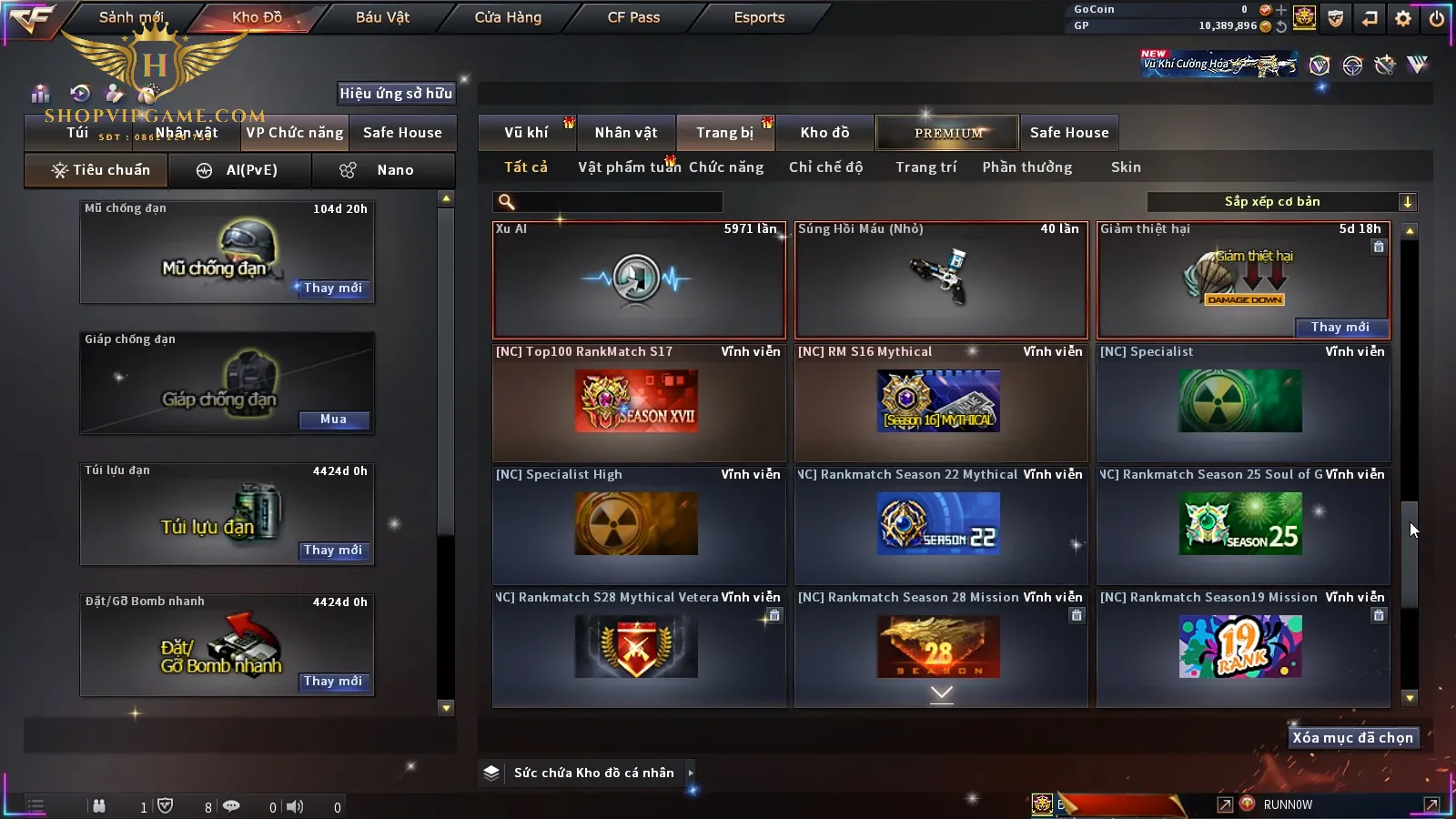Screen dimensions: 1456x819
Task: Buy the Giáp chống đạn armor
Action: pos(333,420)
